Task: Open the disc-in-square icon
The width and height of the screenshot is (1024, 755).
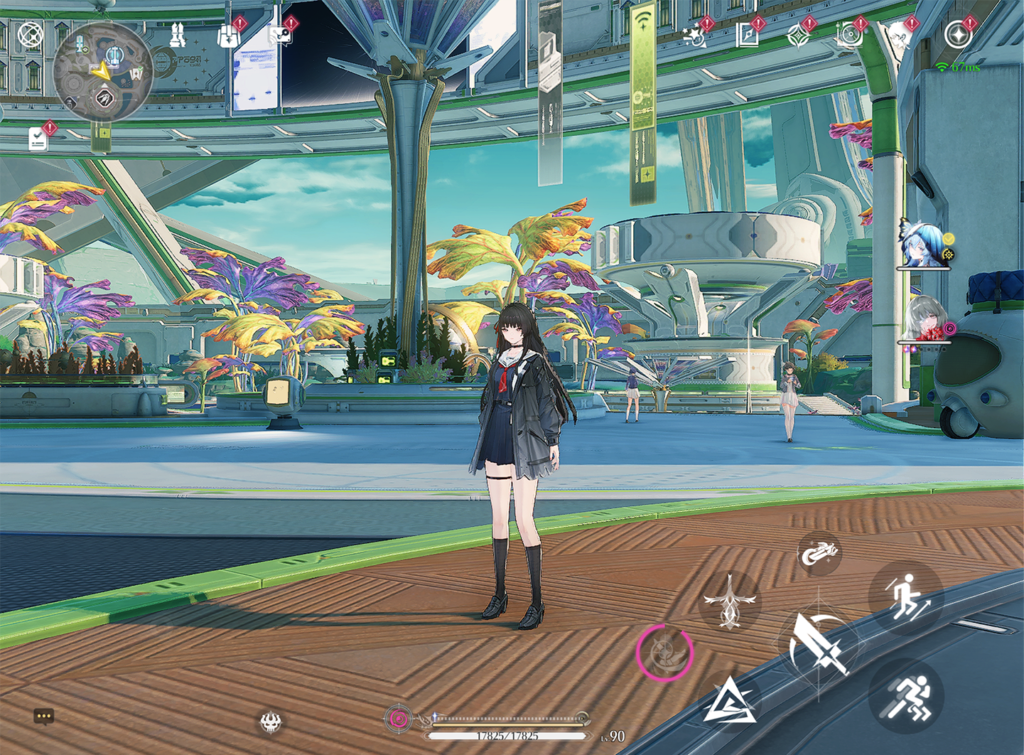Action: 849,36
